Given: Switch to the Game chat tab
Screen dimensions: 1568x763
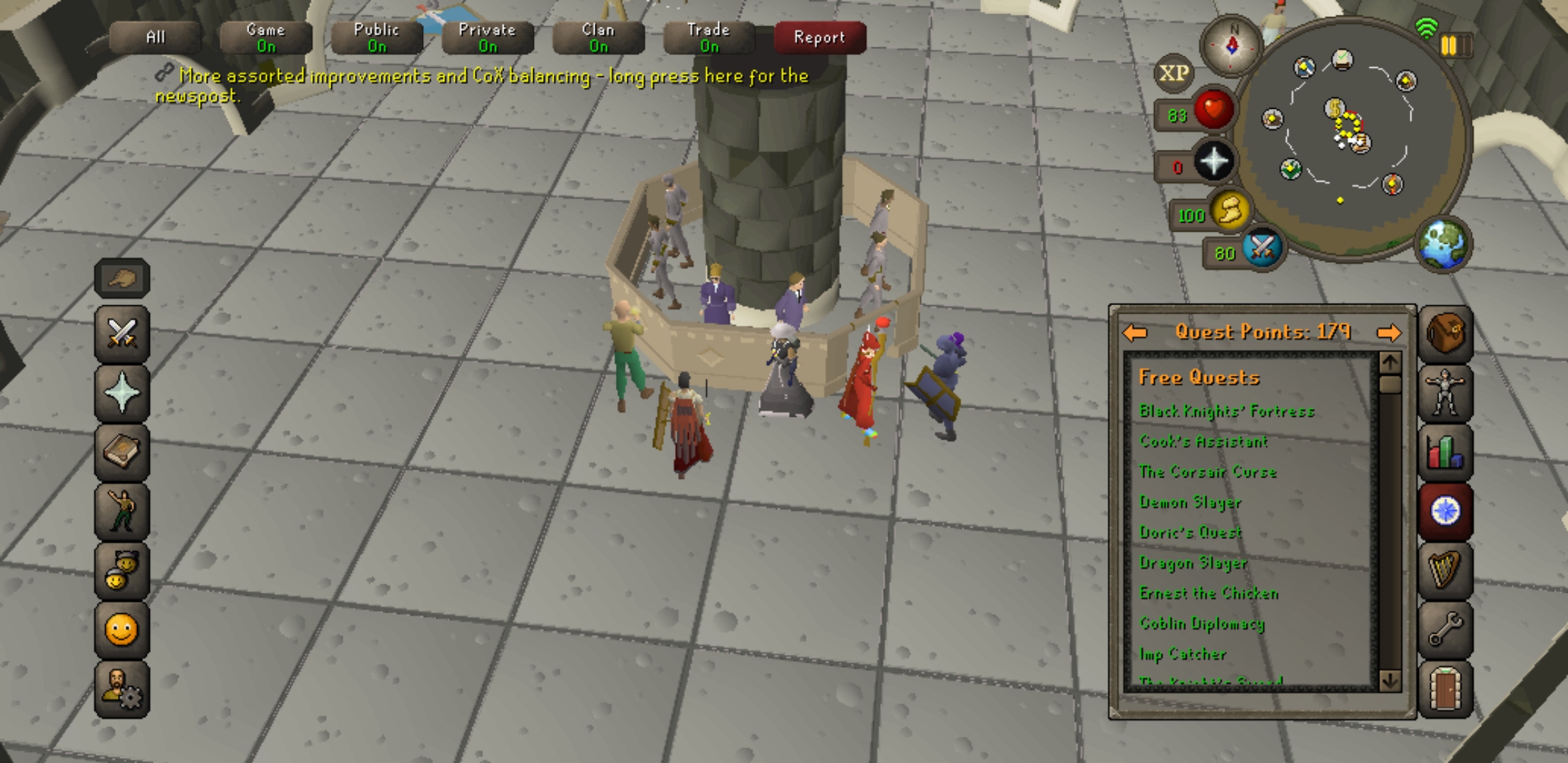Looking at the screenshot, I should click(266, 37).
